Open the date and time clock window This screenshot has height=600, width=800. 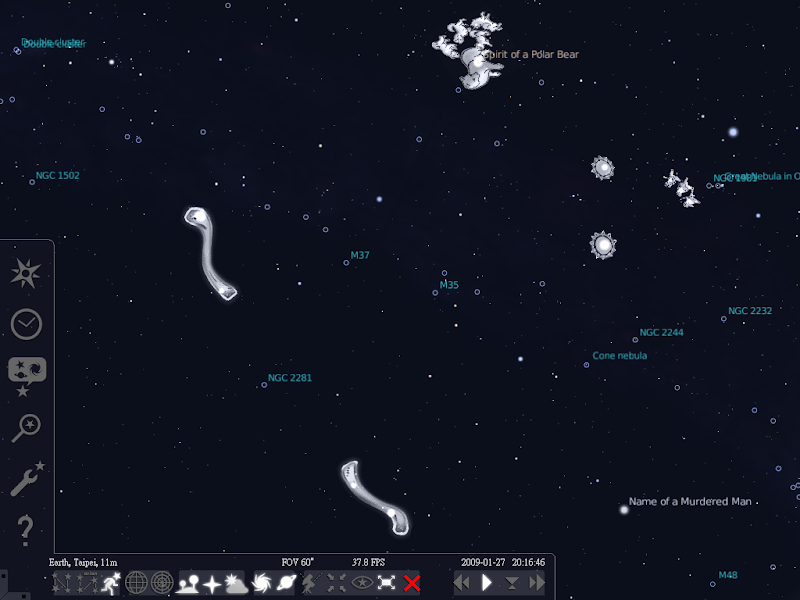click(26, 323)
